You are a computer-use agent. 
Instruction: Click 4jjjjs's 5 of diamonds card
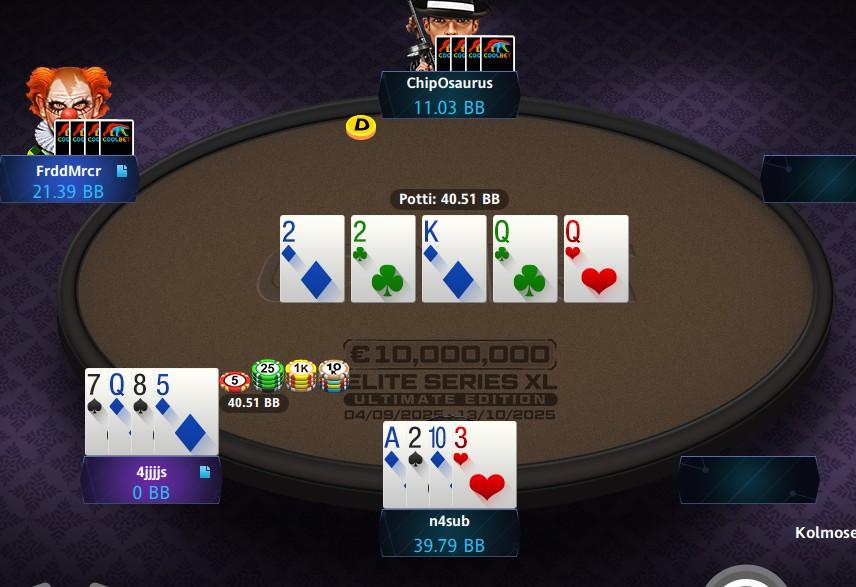coord(188,412)
